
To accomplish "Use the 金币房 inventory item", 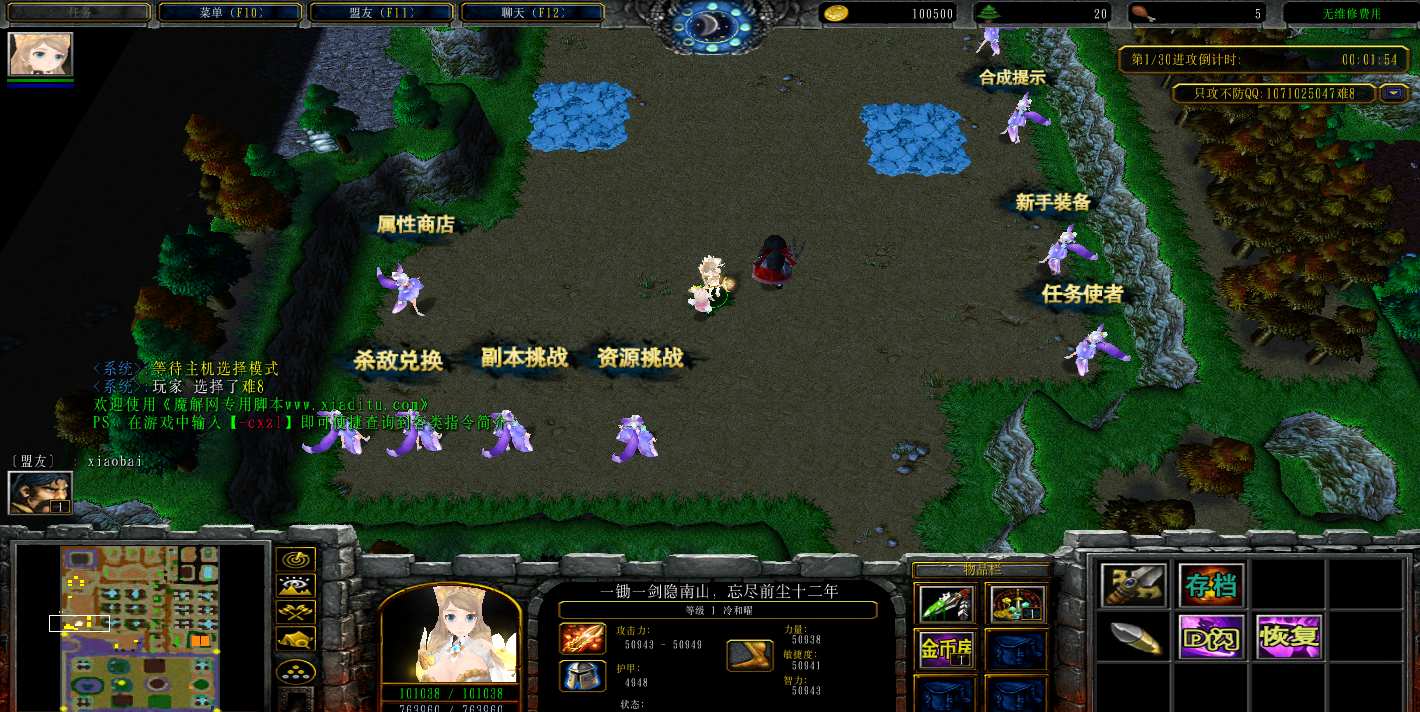I will click(x=946, y=649).
